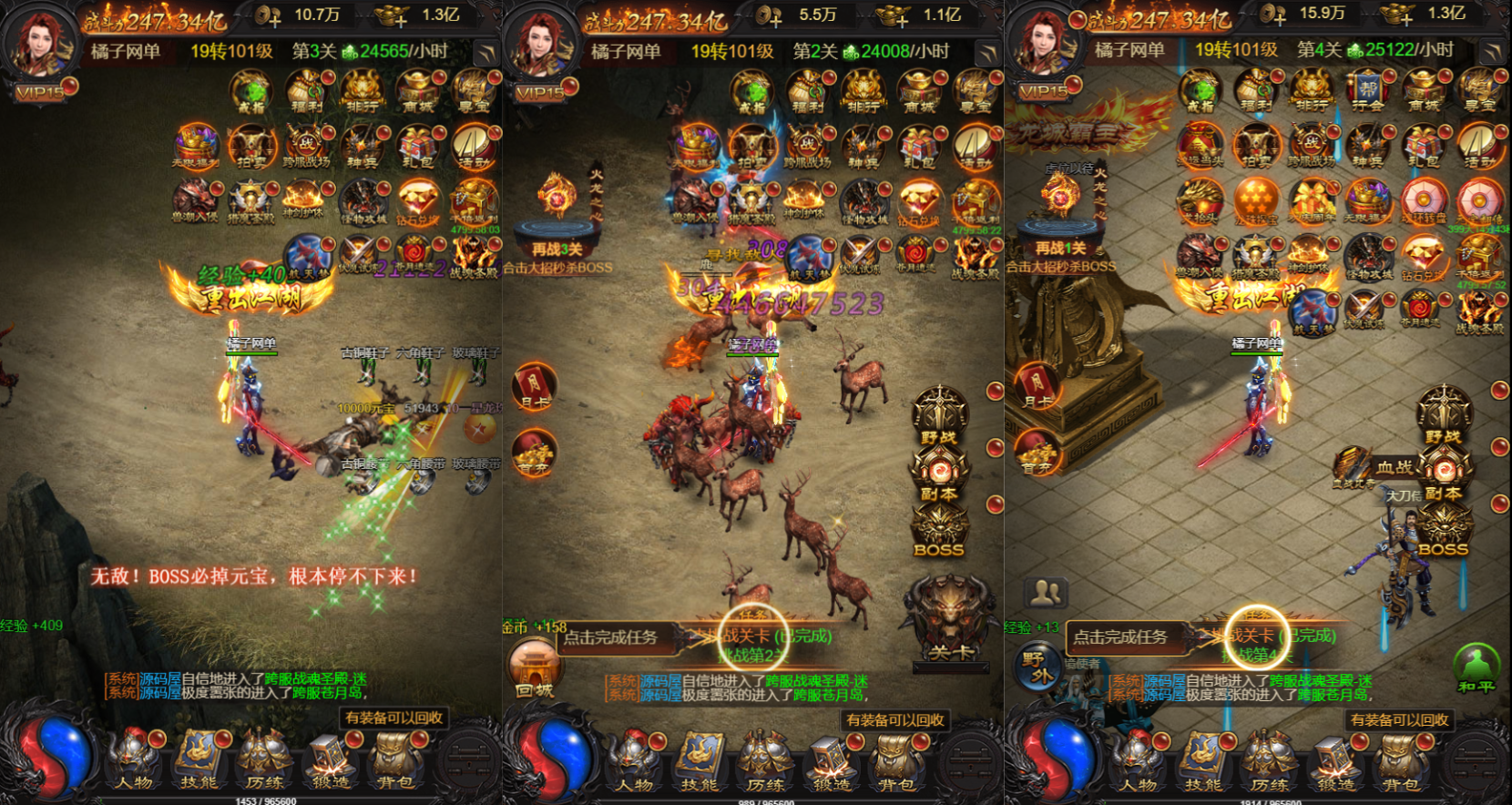The image size is (1512, 805).
Task: Select the 排行 (Rankings) icon
Action: (363, 92)
